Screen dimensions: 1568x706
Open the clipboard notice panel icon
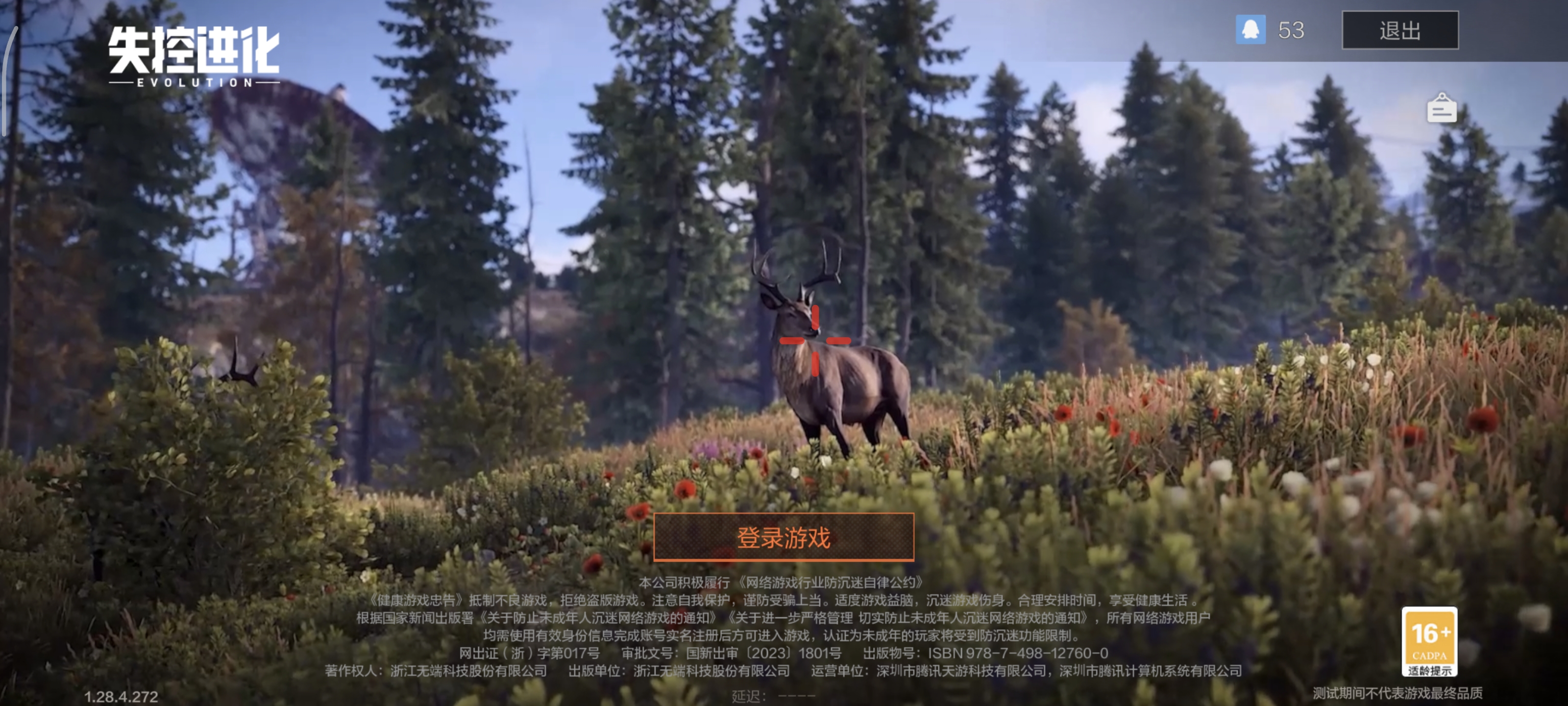[1443, 107]
